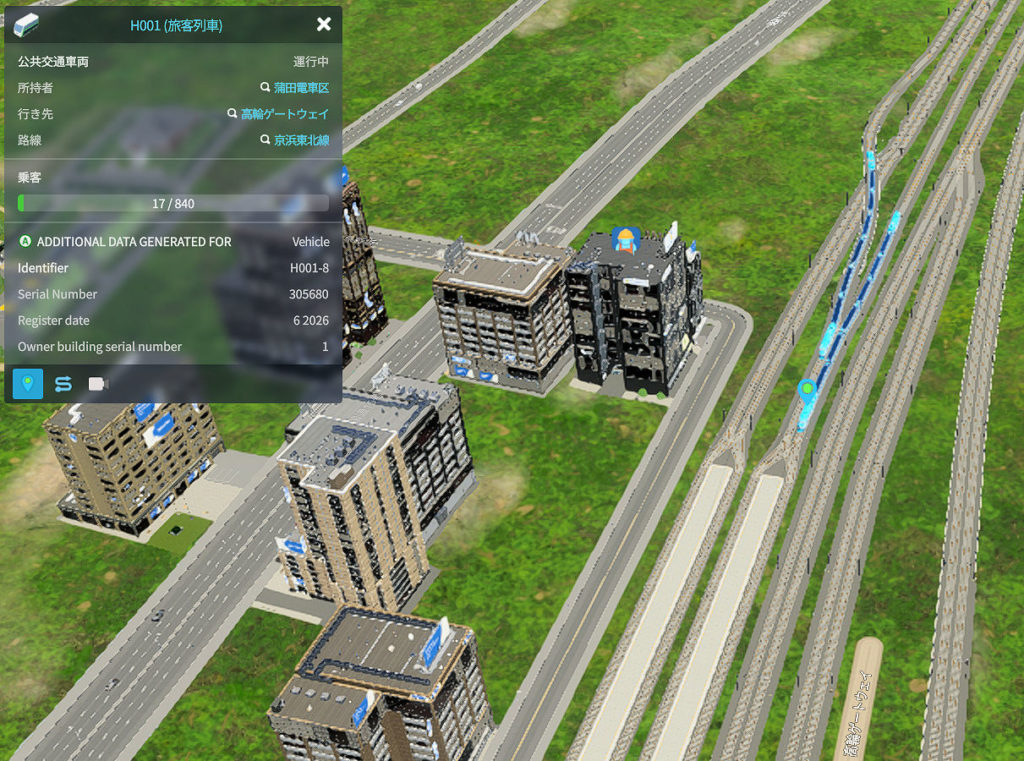Click the worker notification icon above the building
This screenshot has height=761, width=1024.
[x=625, y=240]
